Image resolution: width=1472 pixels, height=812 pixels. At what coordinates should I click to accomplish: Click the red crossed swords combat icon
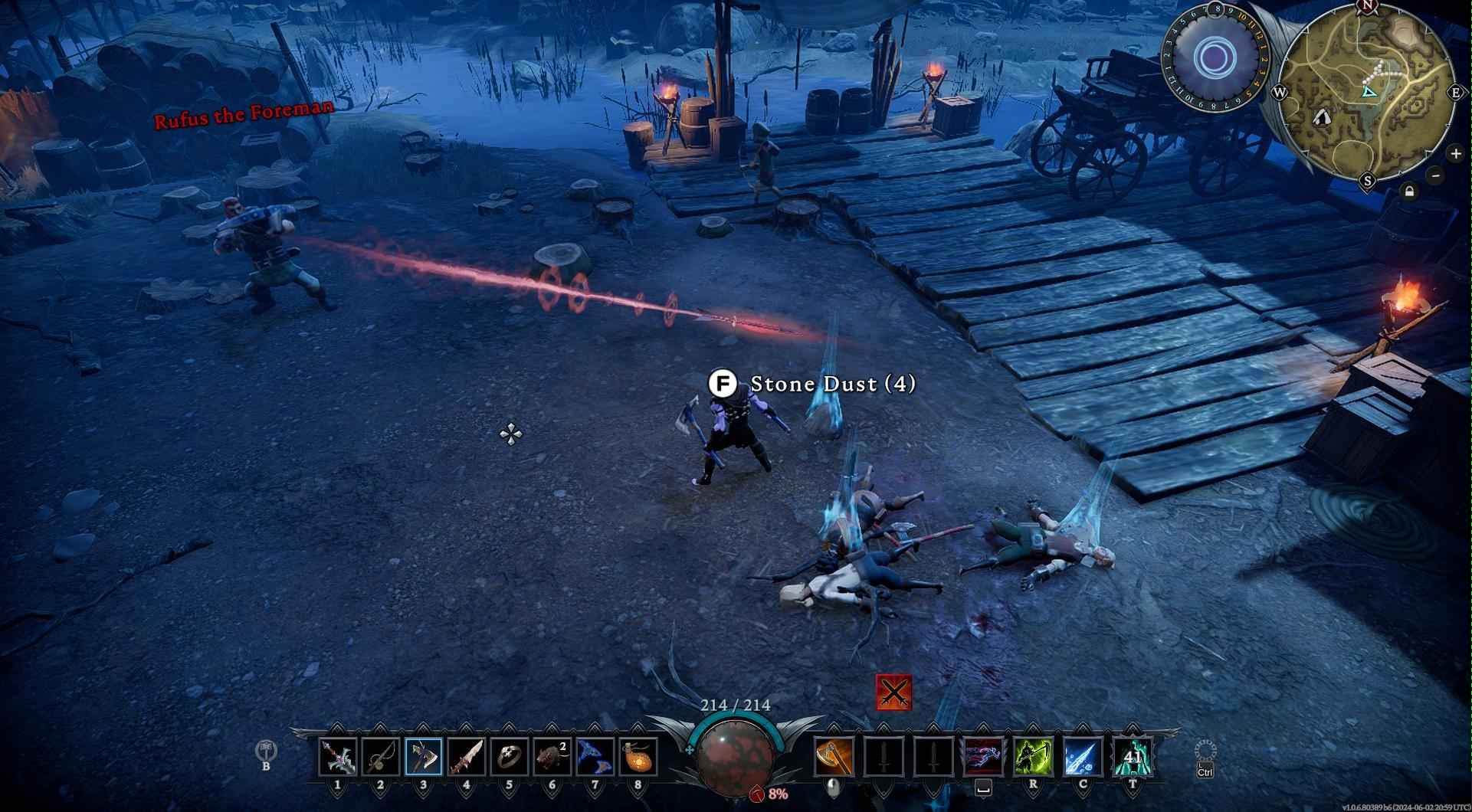tap(894, 693)
